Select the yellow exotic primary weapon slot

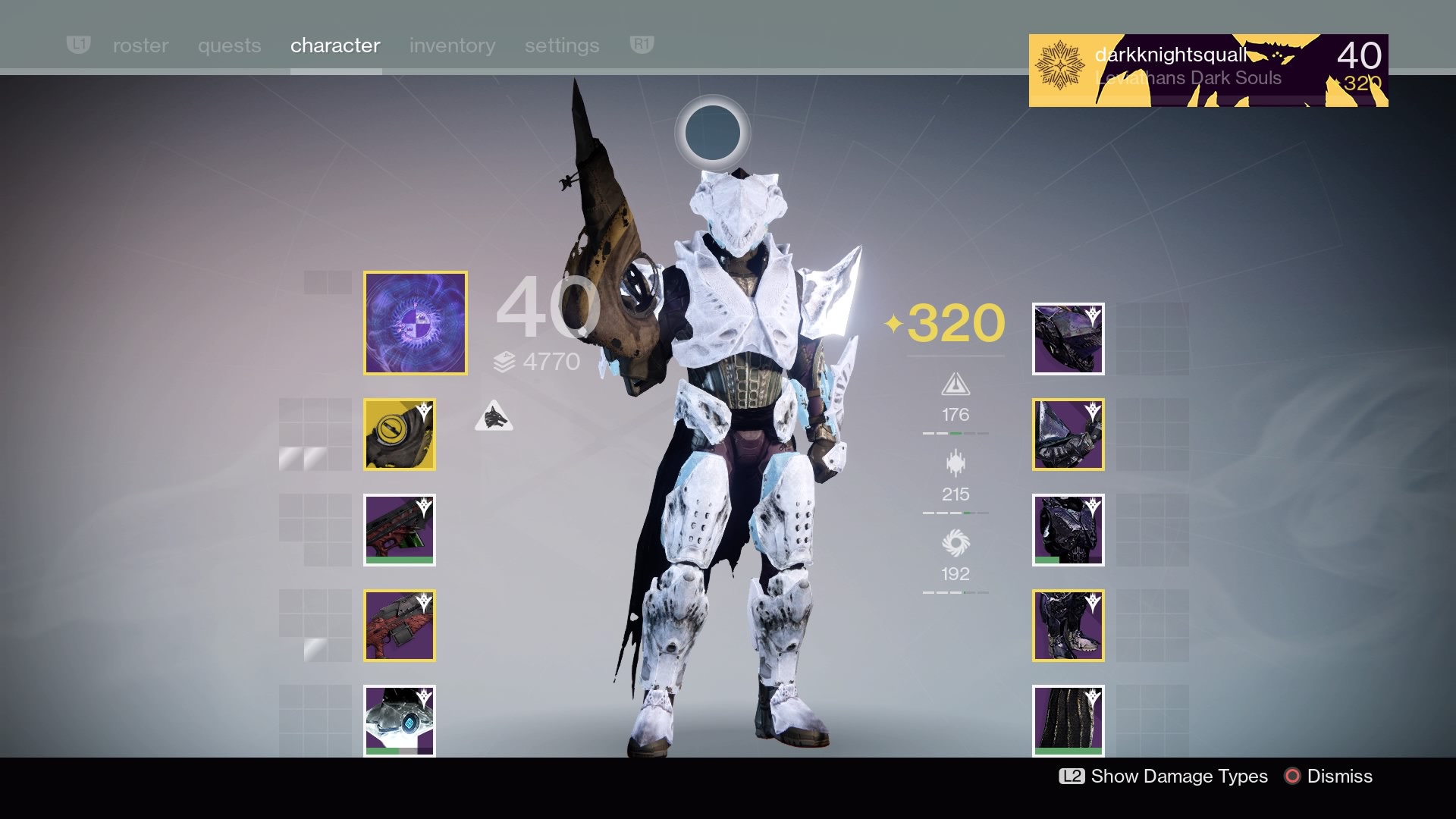click(400, 435)
